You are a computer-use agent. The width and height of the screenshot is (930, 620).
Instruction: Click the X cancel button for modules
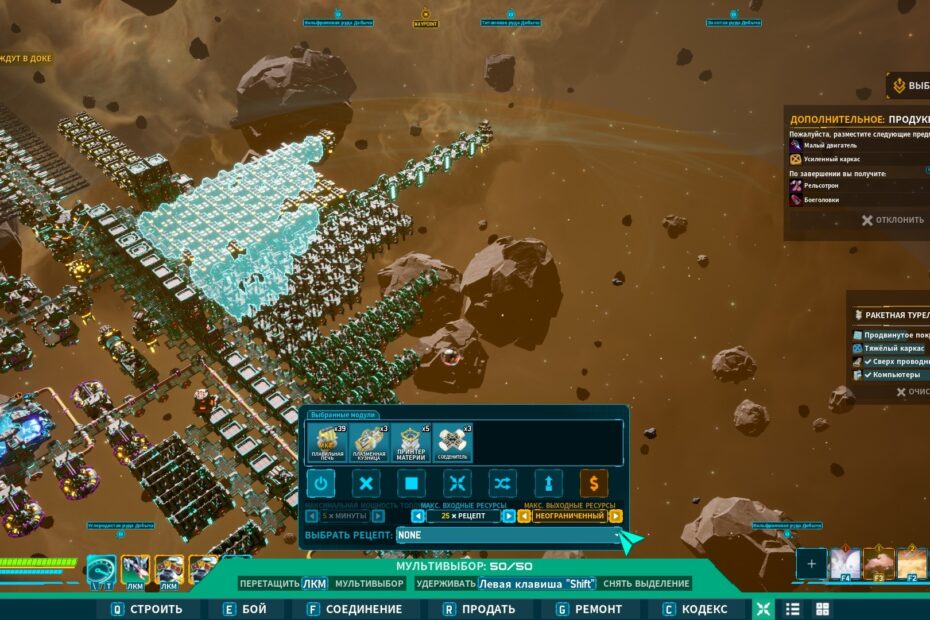(x=367, y=484)
